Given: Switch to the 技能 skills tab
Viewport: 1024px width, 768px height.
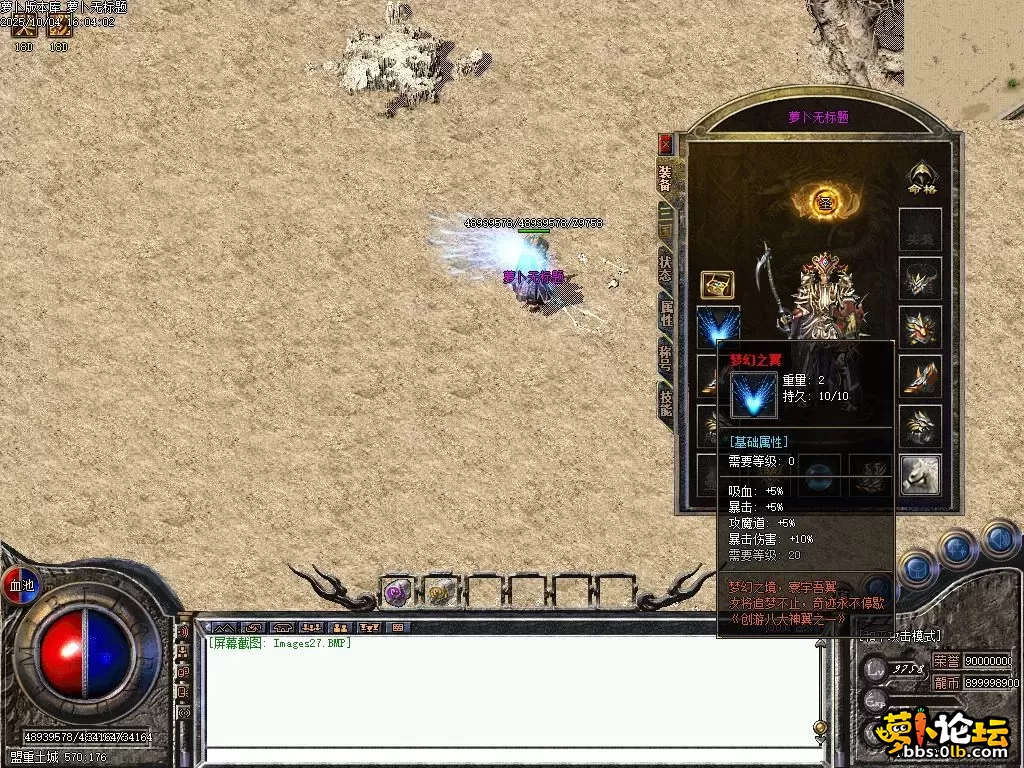Looking at the screenshot, I should point(666,402).
